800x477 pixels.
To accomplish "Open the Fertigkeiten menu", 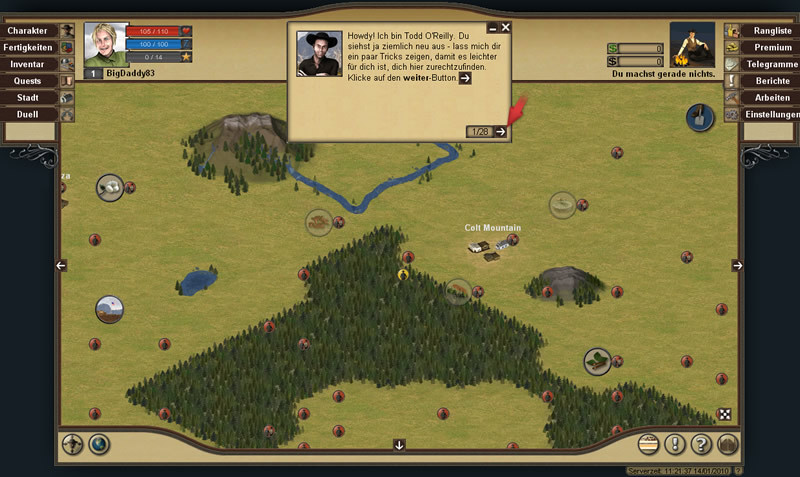I will [x=28, y=47].
